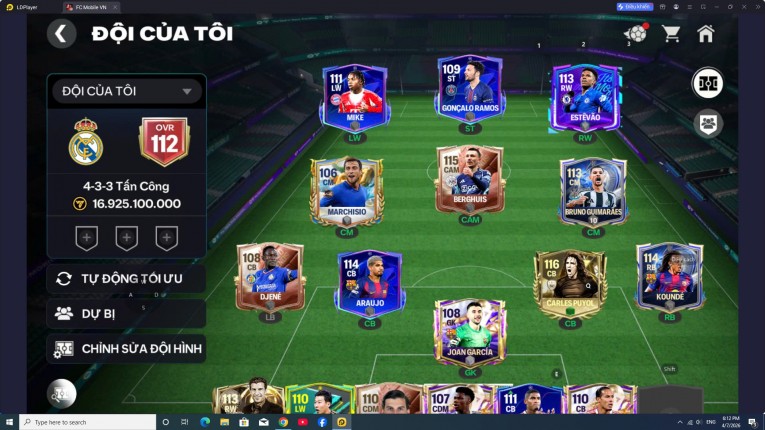
Task: Open the Đội Của Tôi dropdown
Action: (126, 92)
